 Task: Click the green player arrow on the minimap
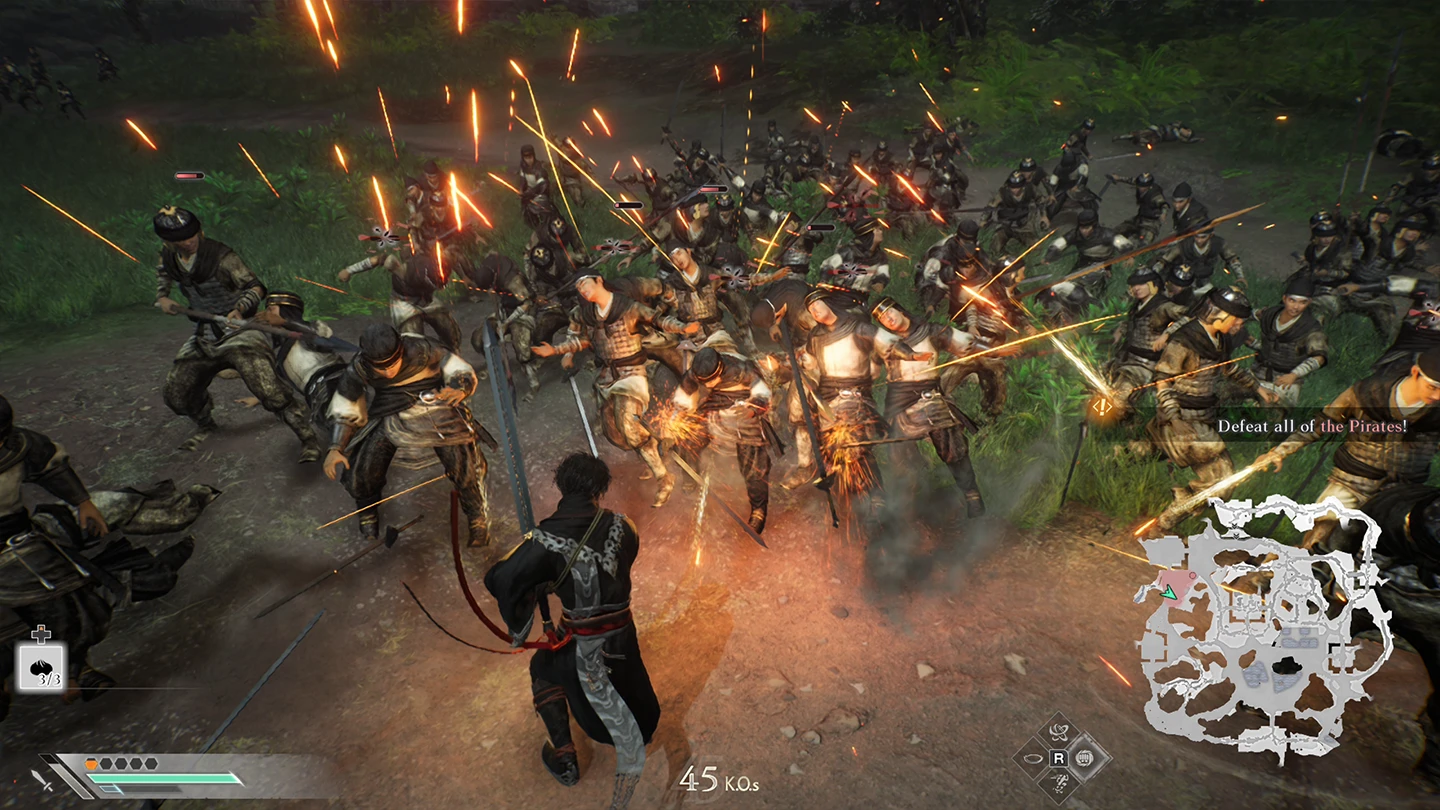coord(1168,593)
